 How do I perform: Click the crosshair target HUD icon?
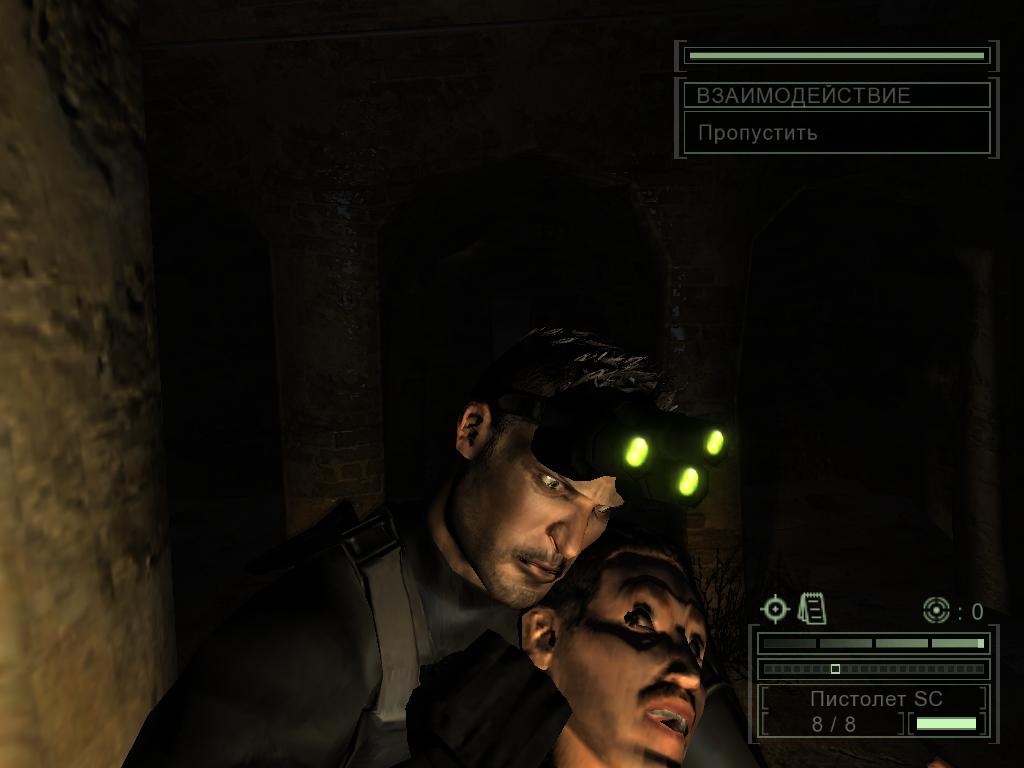tap(776, 609)
